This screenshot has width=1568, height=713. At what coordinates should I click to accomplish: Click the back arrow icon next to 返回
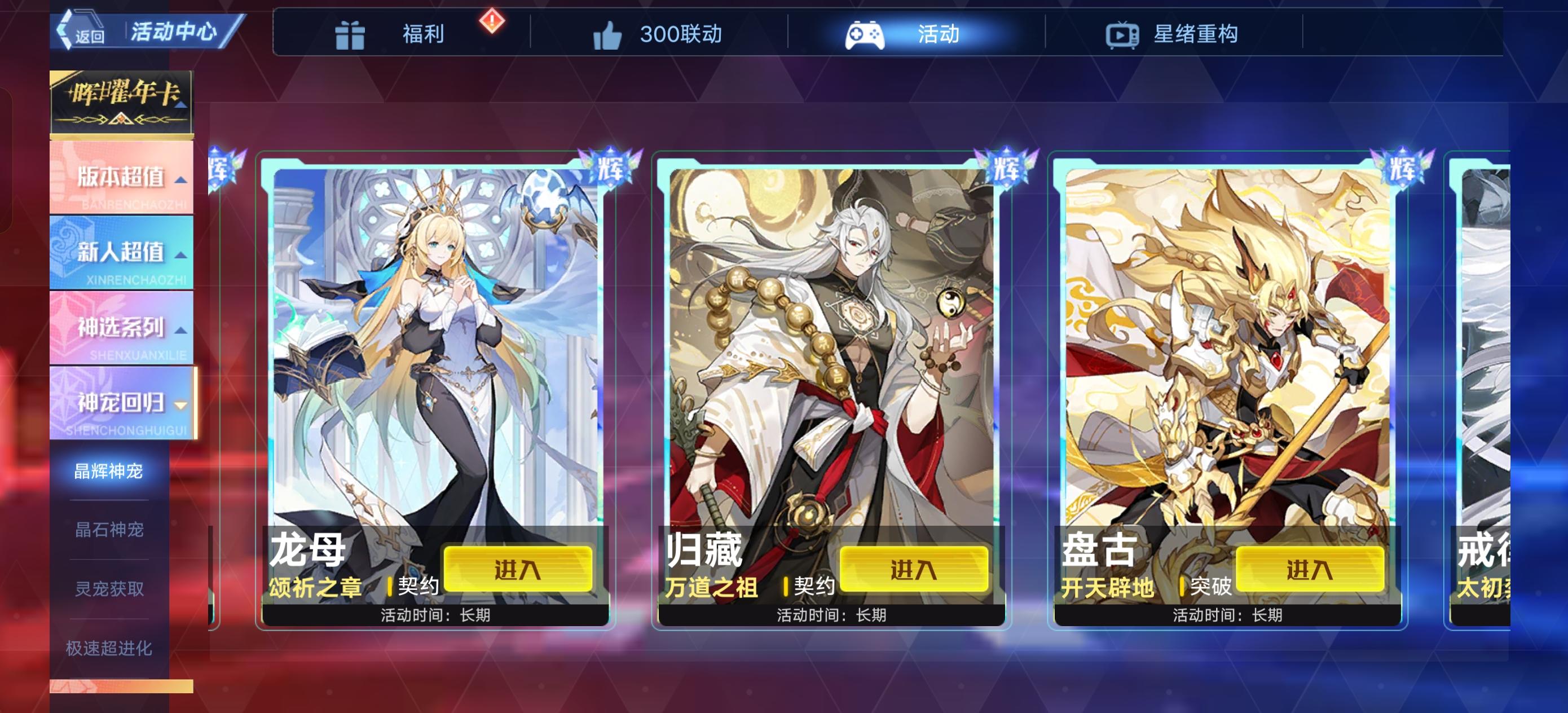click(64, 30)
